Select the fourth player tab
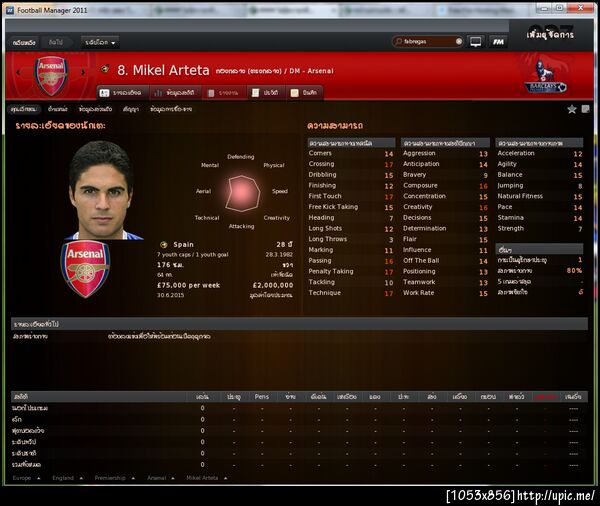This screenshot has width=600, height=506. coord(264,92)
